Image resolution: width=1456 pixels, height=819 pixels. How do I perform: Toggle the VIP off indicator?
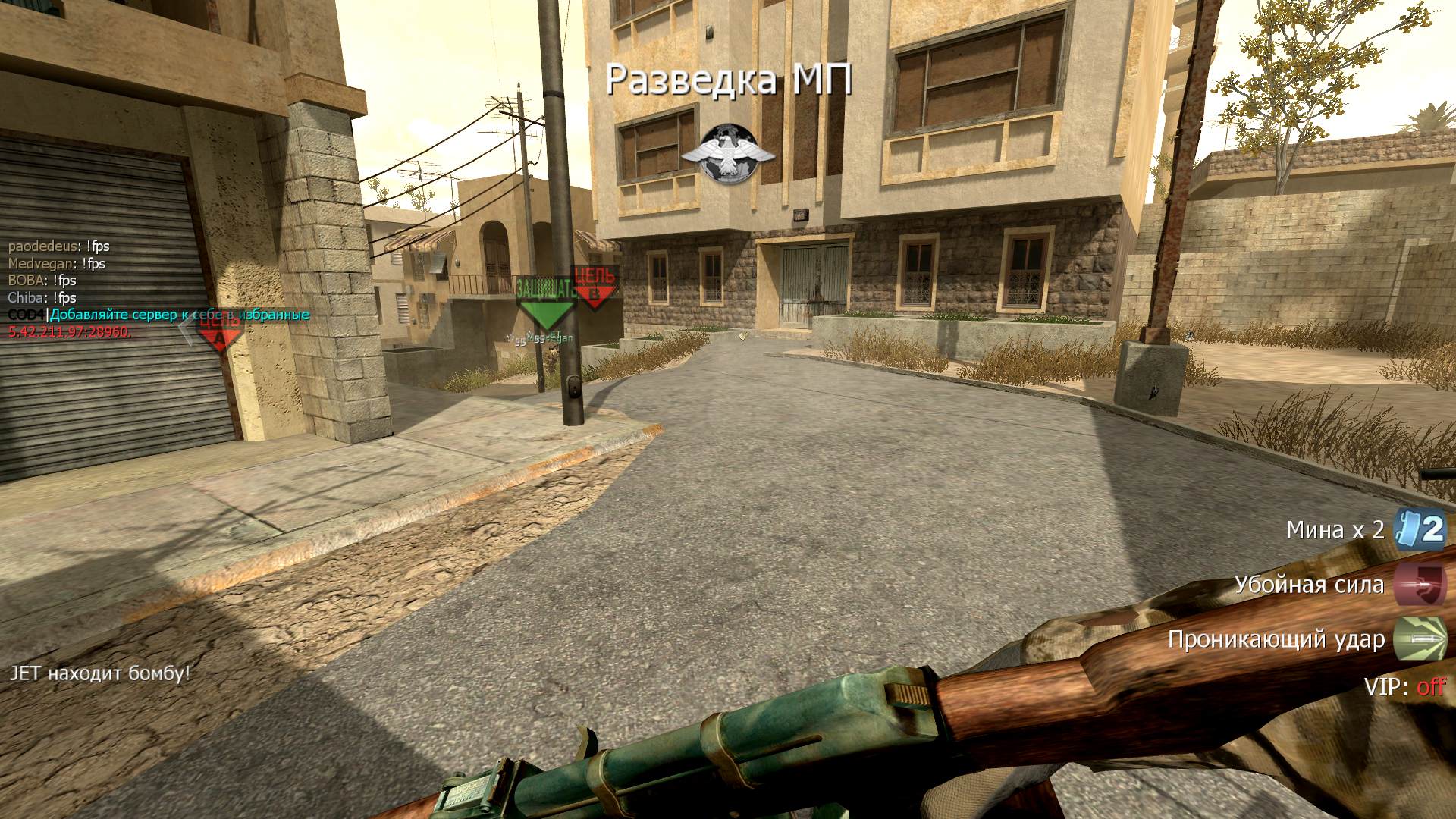[x=1404, y=687]
